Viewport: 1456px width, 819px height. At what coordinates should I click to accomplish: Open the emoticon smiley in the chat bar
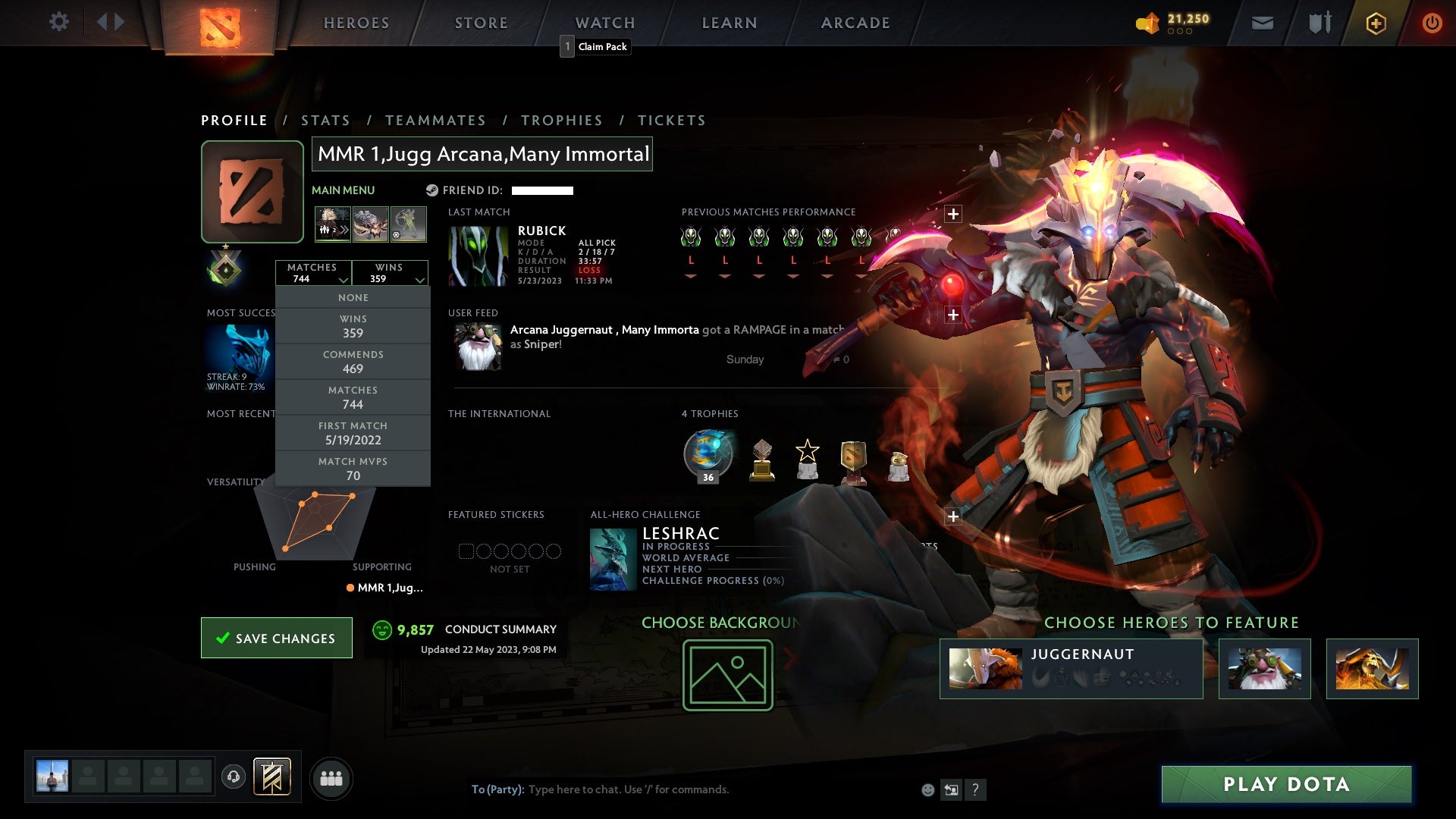pyautogui.click(x=929, y=789)
